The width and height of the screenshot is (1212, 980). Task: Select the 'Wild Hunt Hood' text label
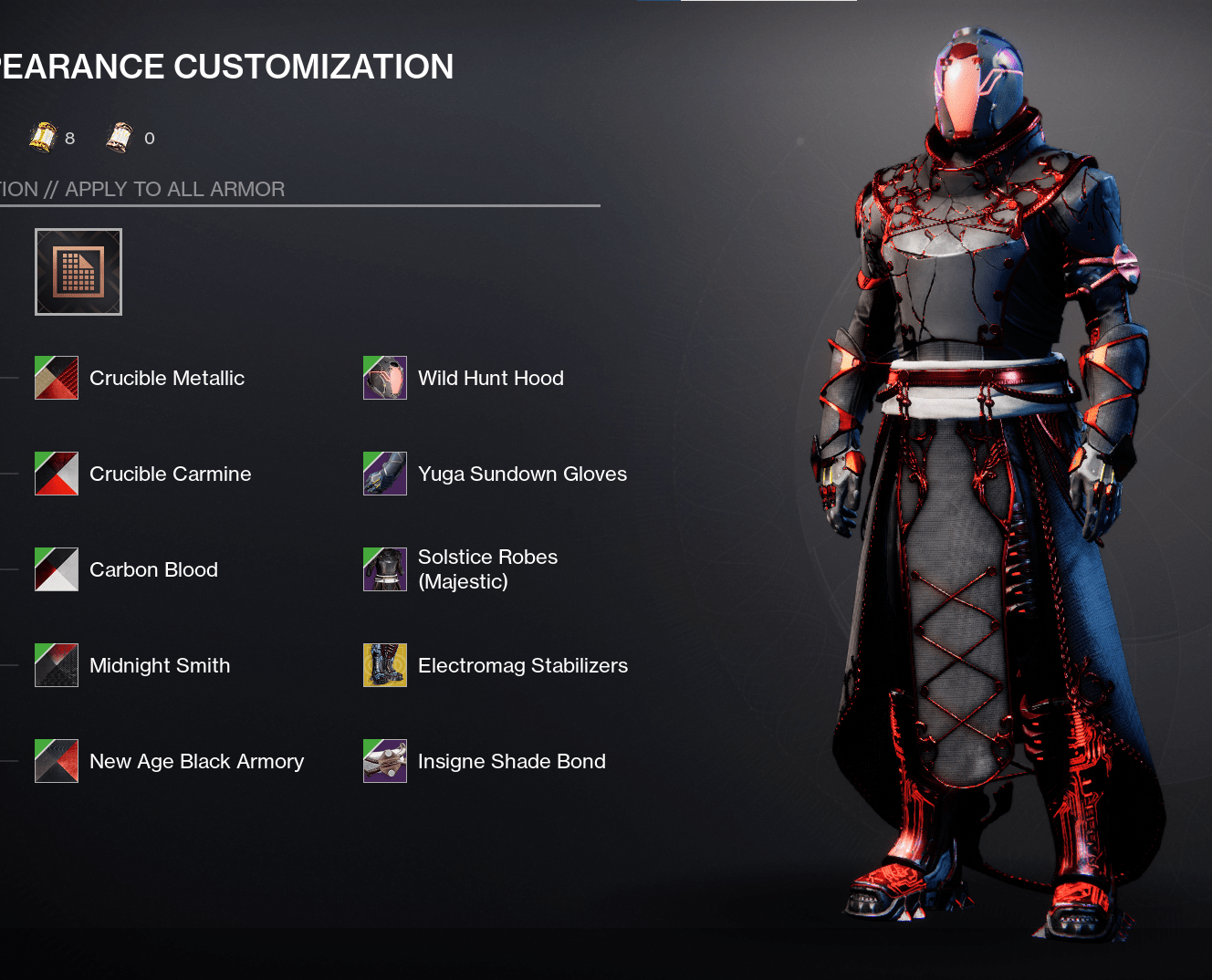coord(490,377)
